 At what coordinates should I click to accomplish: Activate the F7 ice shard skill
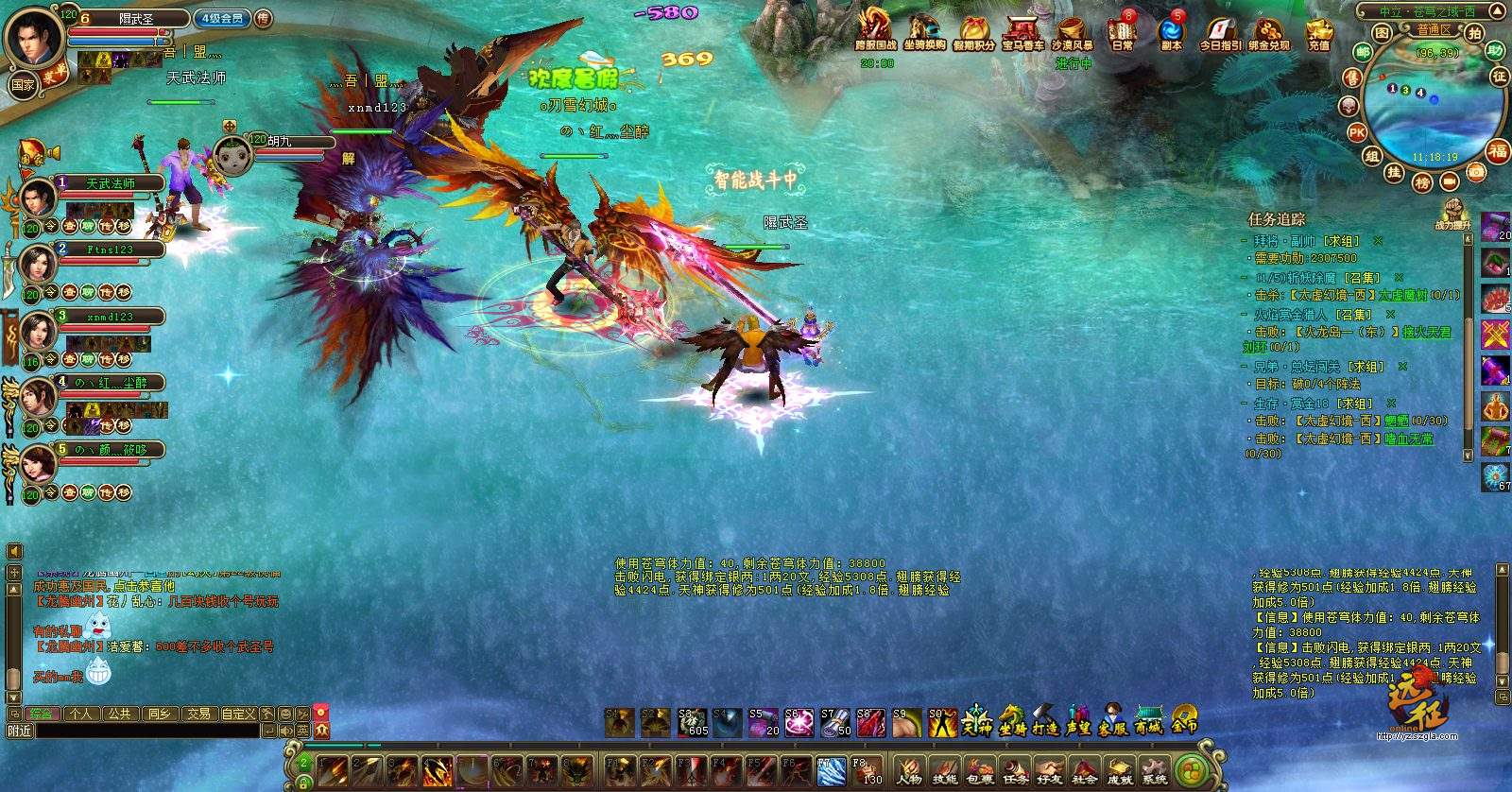(x=831, y=771)
